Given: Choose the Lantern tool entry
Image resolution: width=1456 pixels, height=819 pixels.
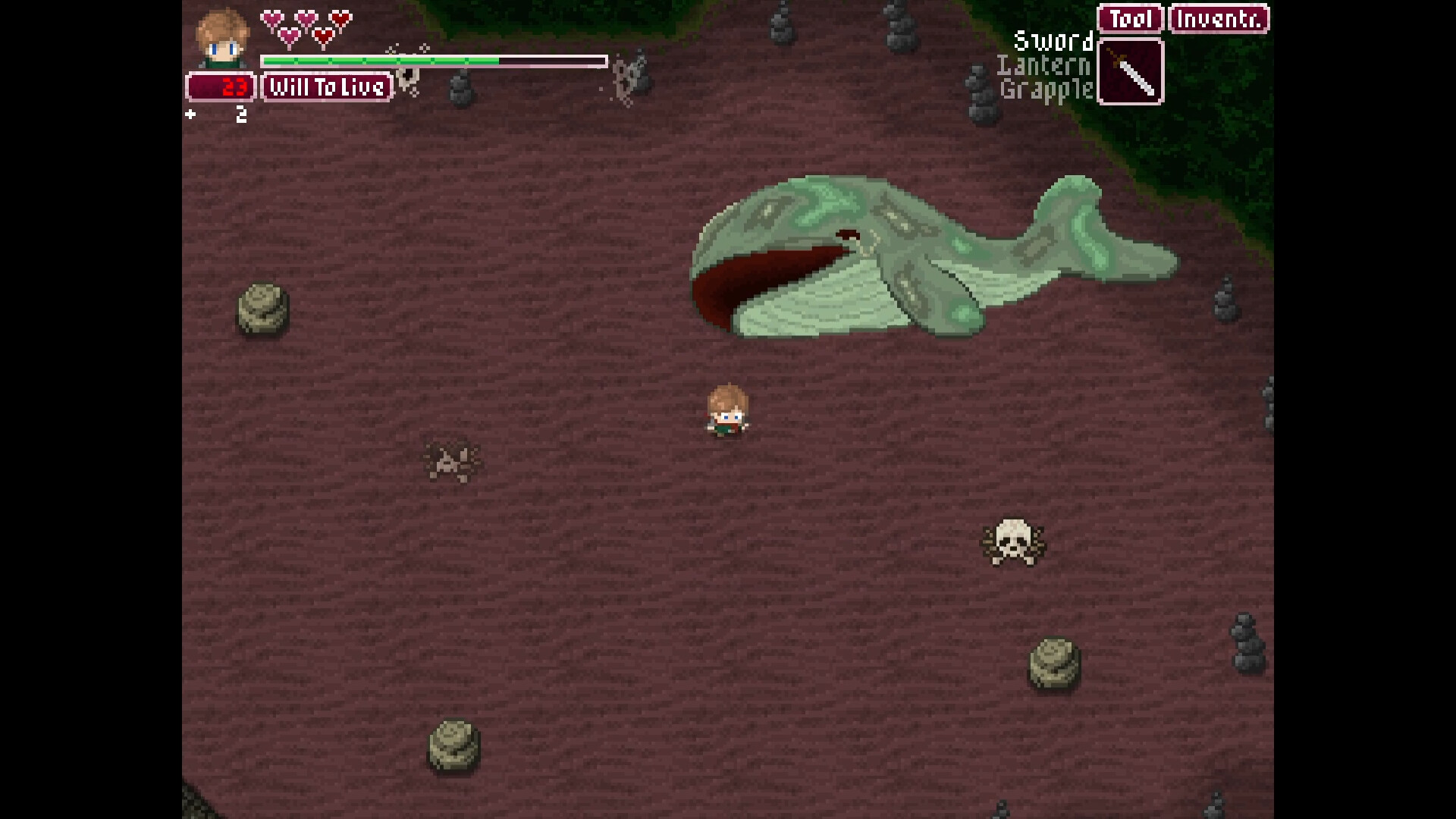Looking at the screenshot, I should click(1043, 66).
